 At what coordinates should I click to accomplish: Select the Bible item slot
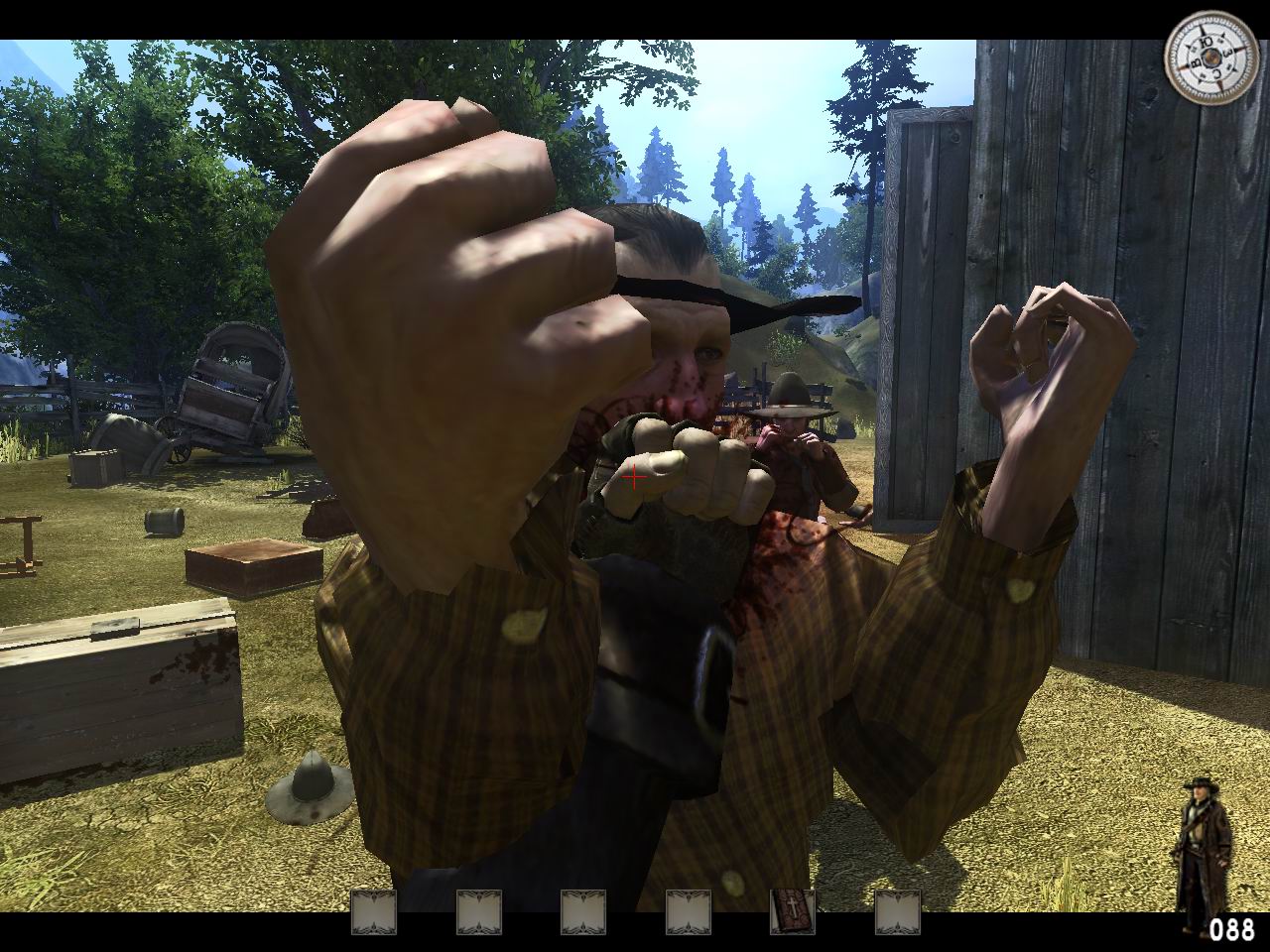[793, 912]
